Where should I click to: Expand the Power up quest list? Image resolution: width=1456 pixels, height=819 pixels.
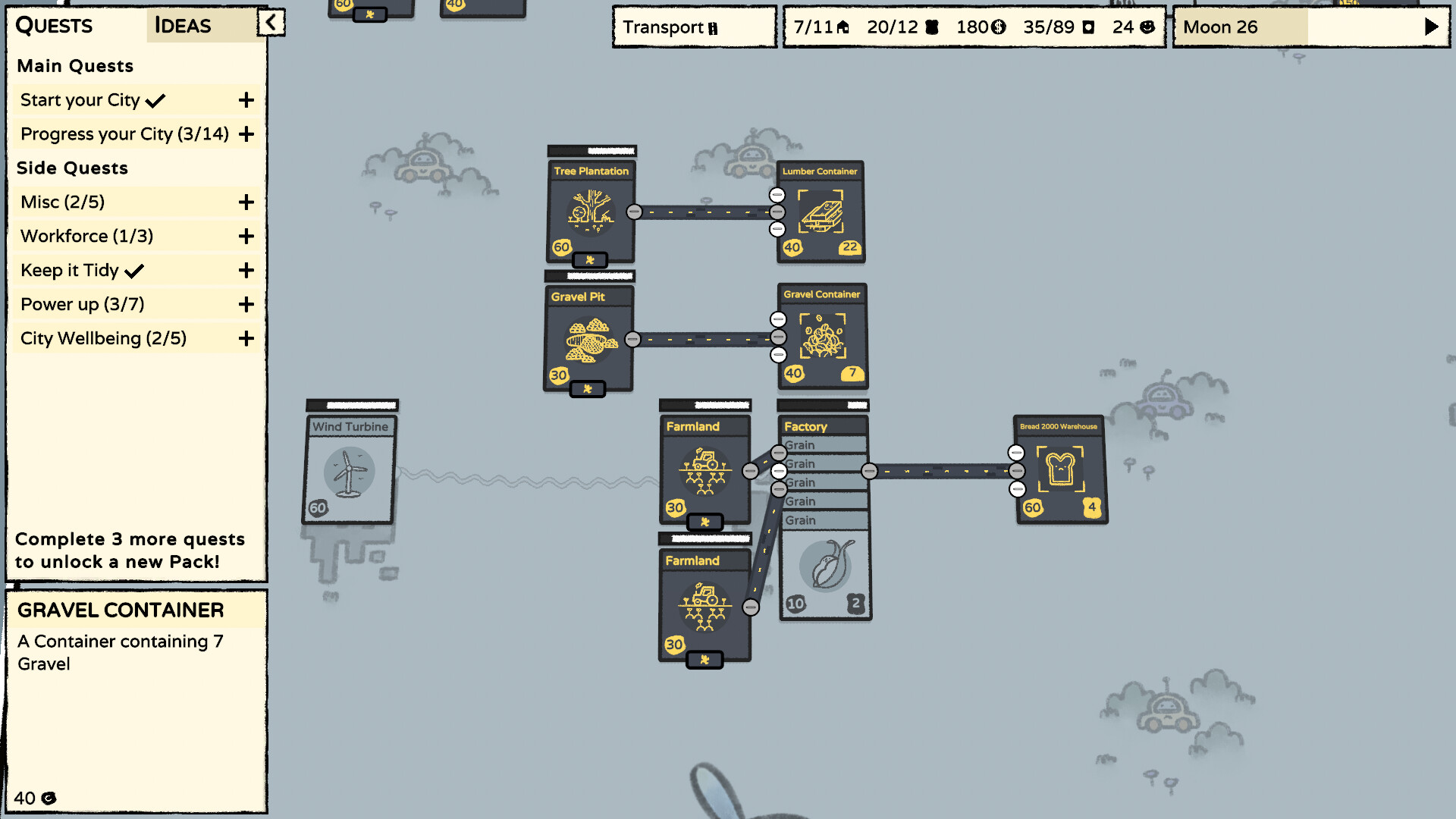[x=246, y=304]
